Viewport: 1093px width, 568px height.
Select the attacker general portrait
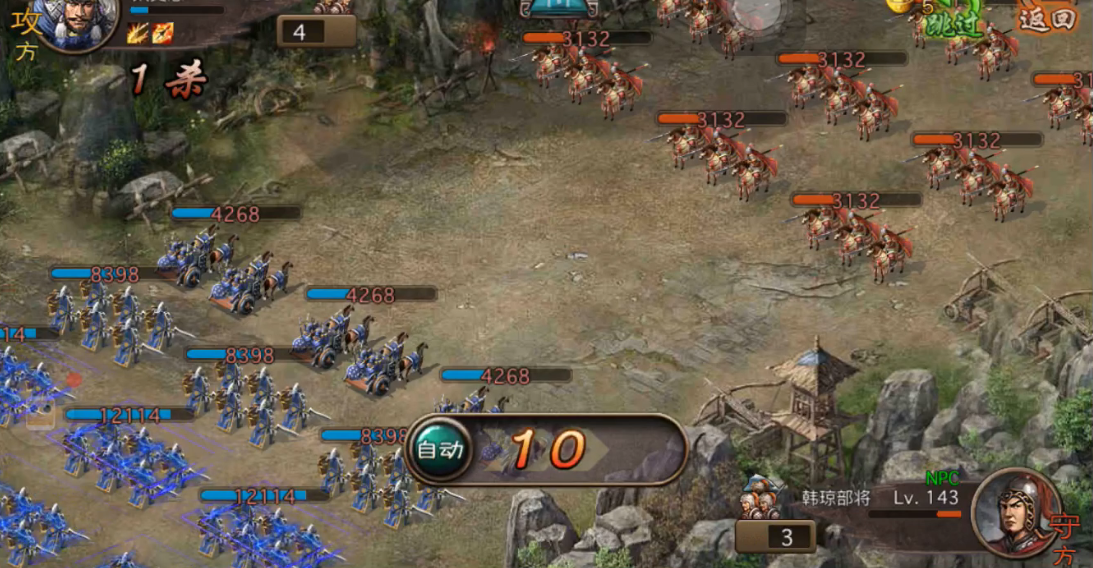coord(75,22)
